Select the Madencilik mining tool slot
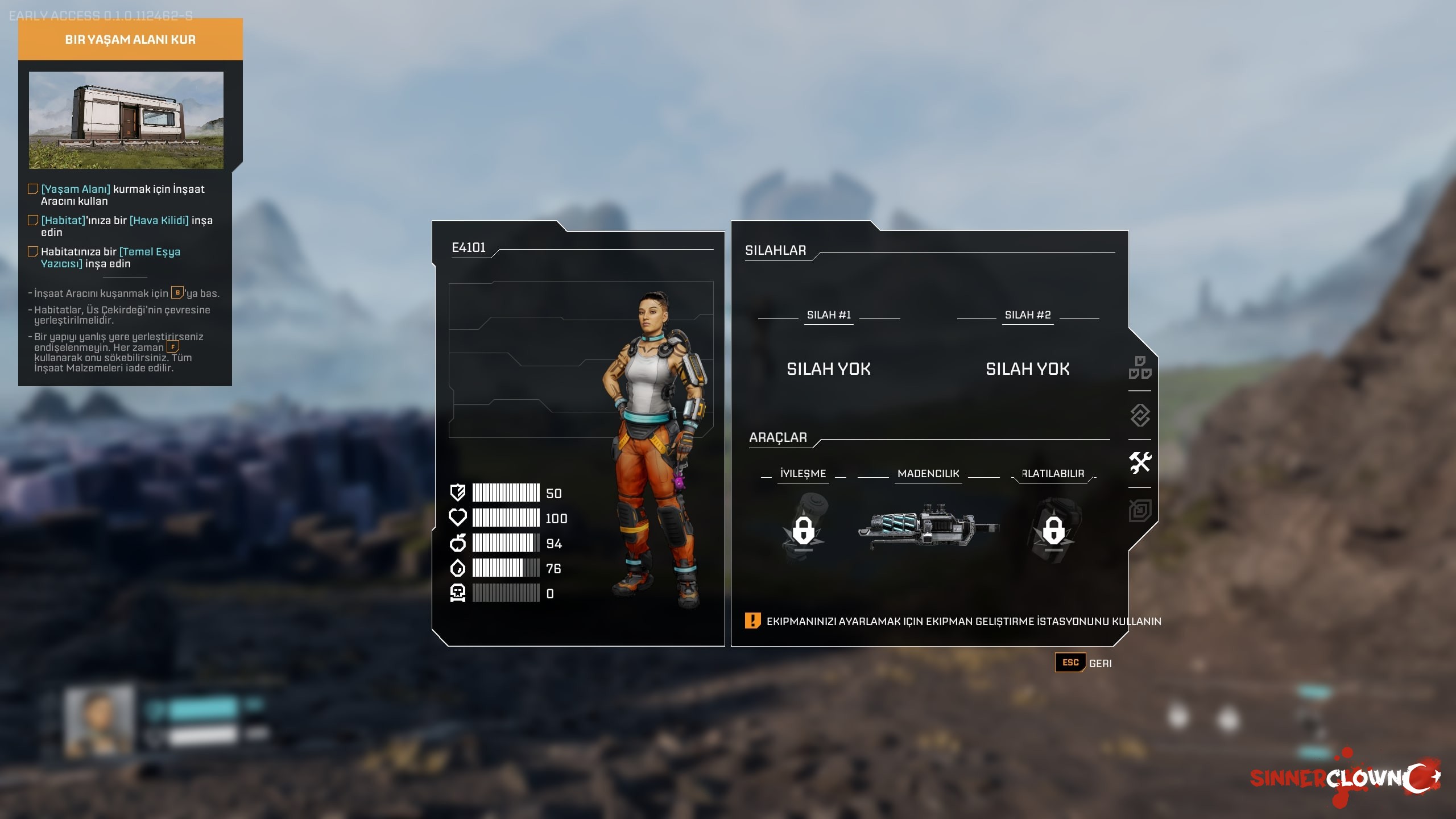Screen dimensions: 1456x819 [928, 527]
